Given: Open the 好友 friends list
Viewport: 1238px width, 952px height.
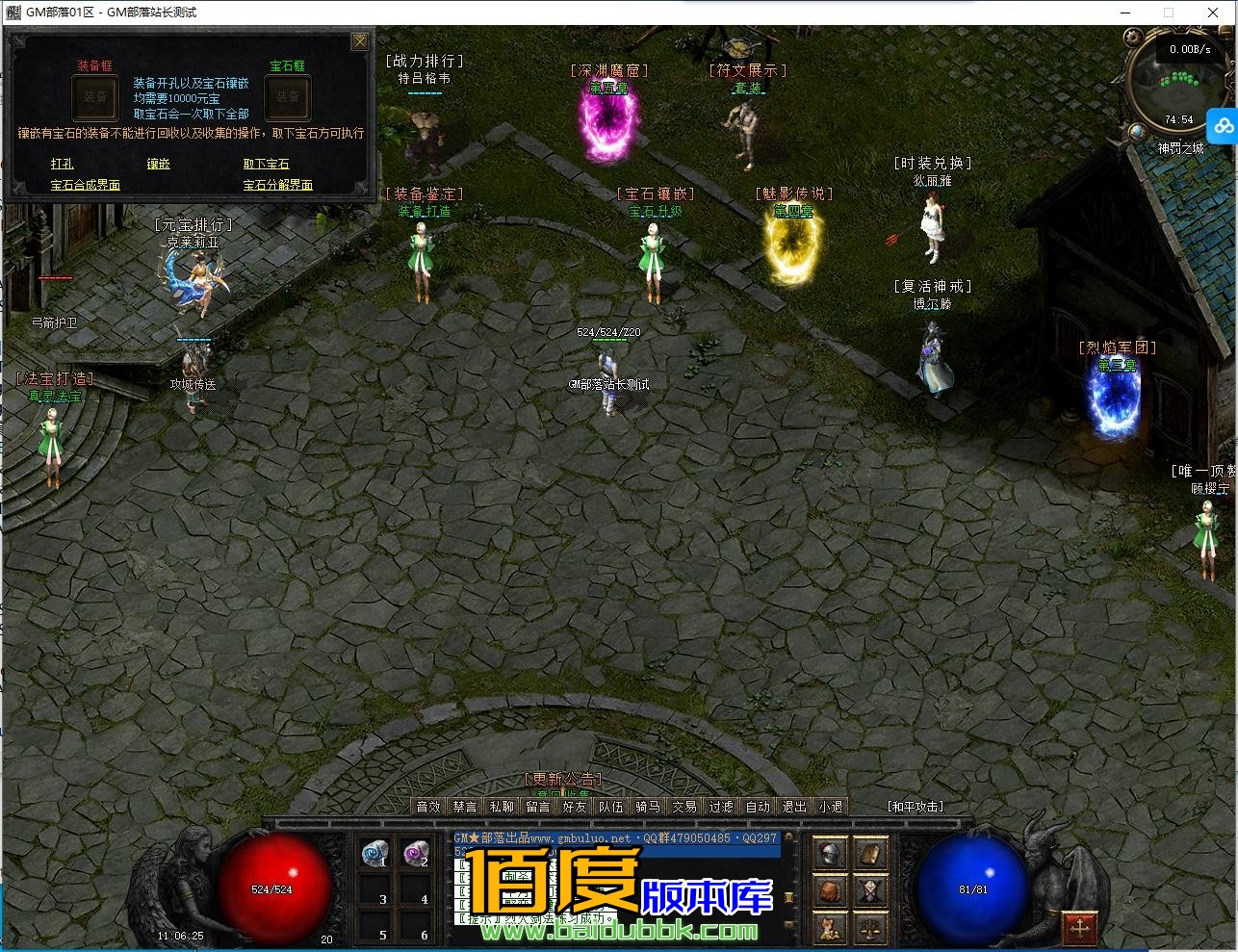Looking at the screenshot, I should pyautogui.click(x=575, y=807).
